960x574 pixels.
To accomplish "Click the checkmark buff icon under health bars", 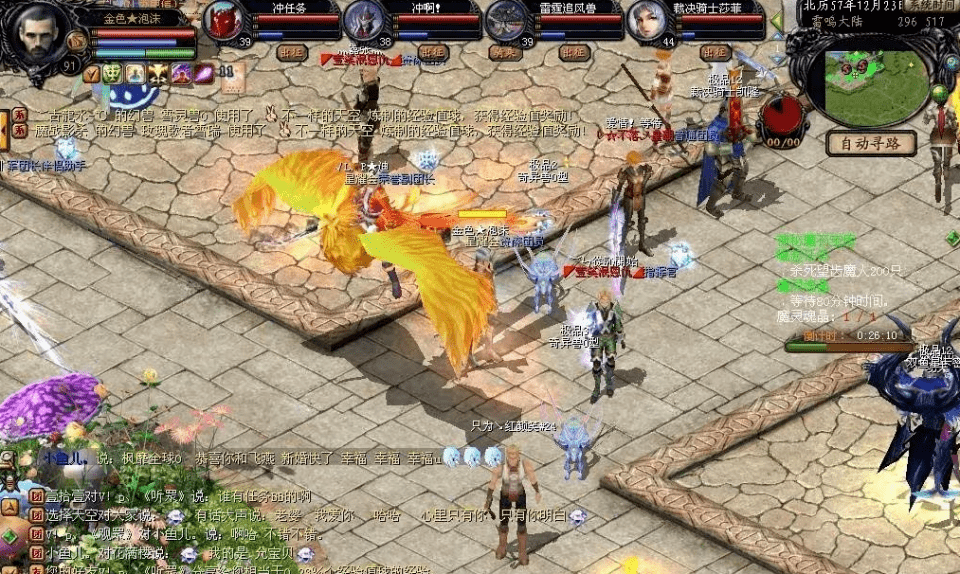I will tap(91, 73).
